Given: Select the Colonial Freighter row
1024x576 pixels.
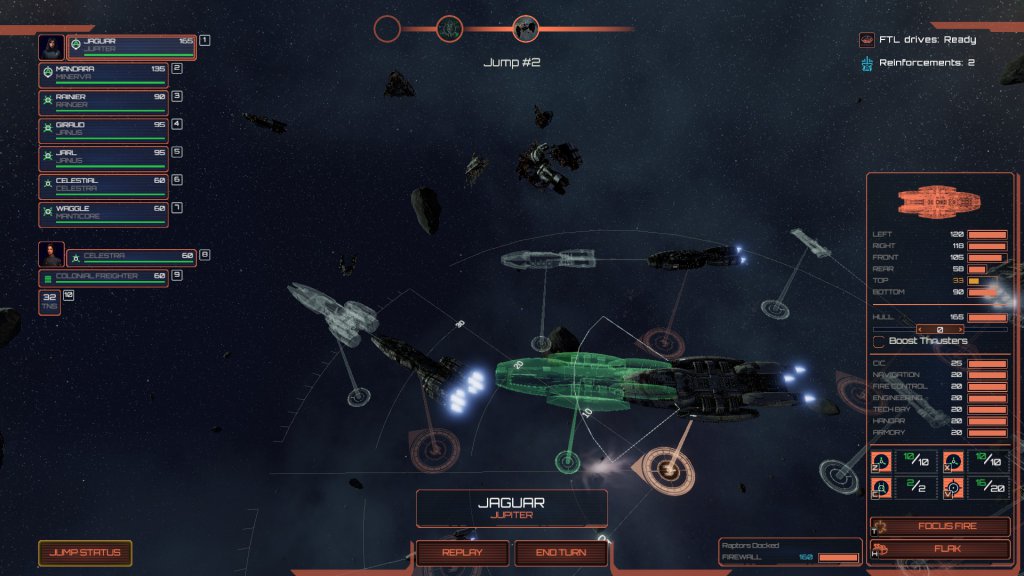Looking at the screenshot, I should pyautogui.click(x=103, y=278).
